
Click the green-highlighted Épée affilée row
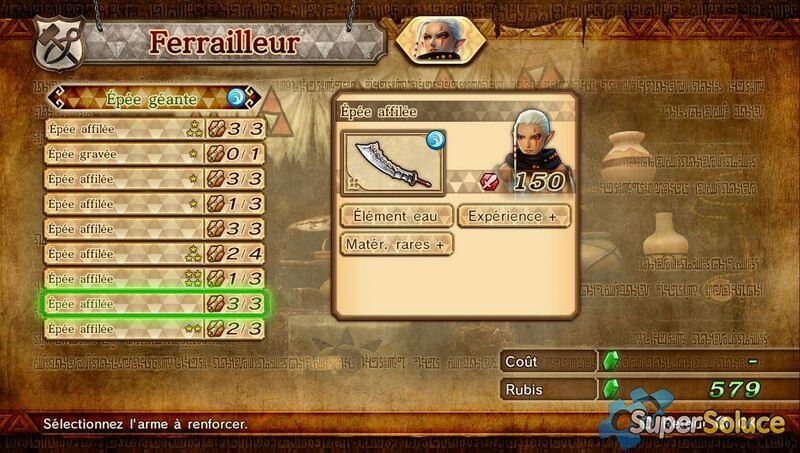click(154, 304)
